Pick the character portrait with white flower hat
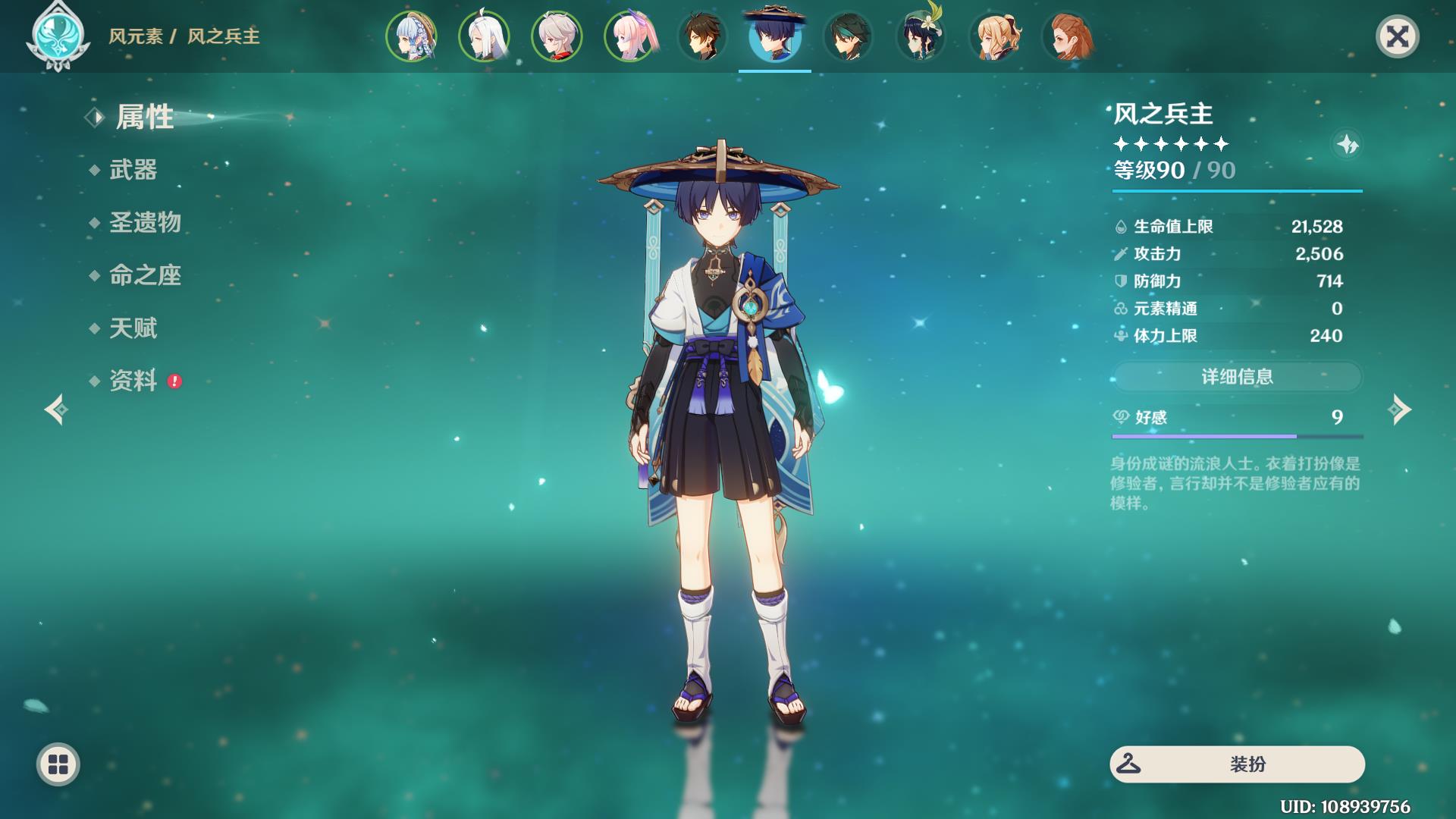Screen dimensions: 1456x819 (x=921, y=36)
